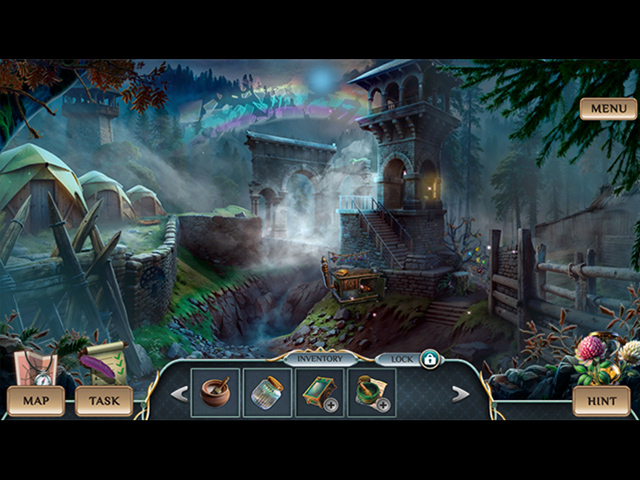The width and height of the screenshot is (640, 480).
Task: Show the TASK list
Action: 104,401
